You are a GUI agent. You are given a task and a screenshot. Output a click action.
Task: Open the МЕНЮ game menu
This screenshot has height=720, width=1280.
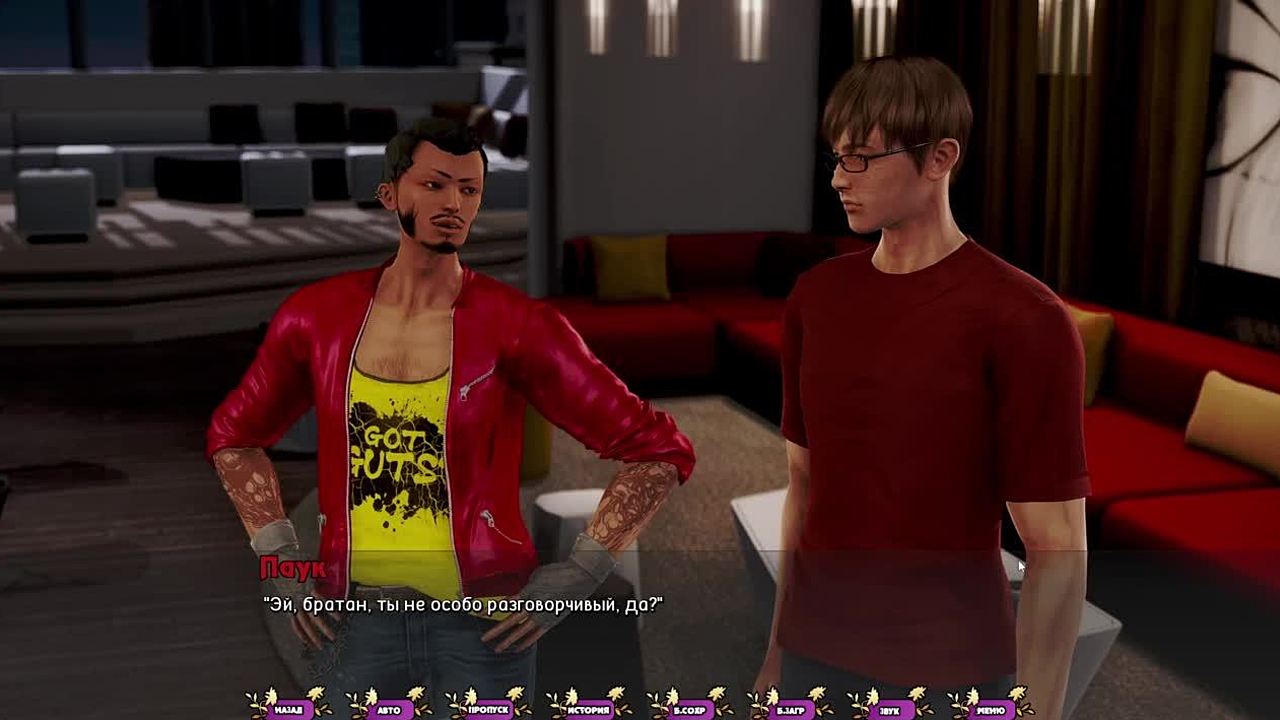pos(989,709)
